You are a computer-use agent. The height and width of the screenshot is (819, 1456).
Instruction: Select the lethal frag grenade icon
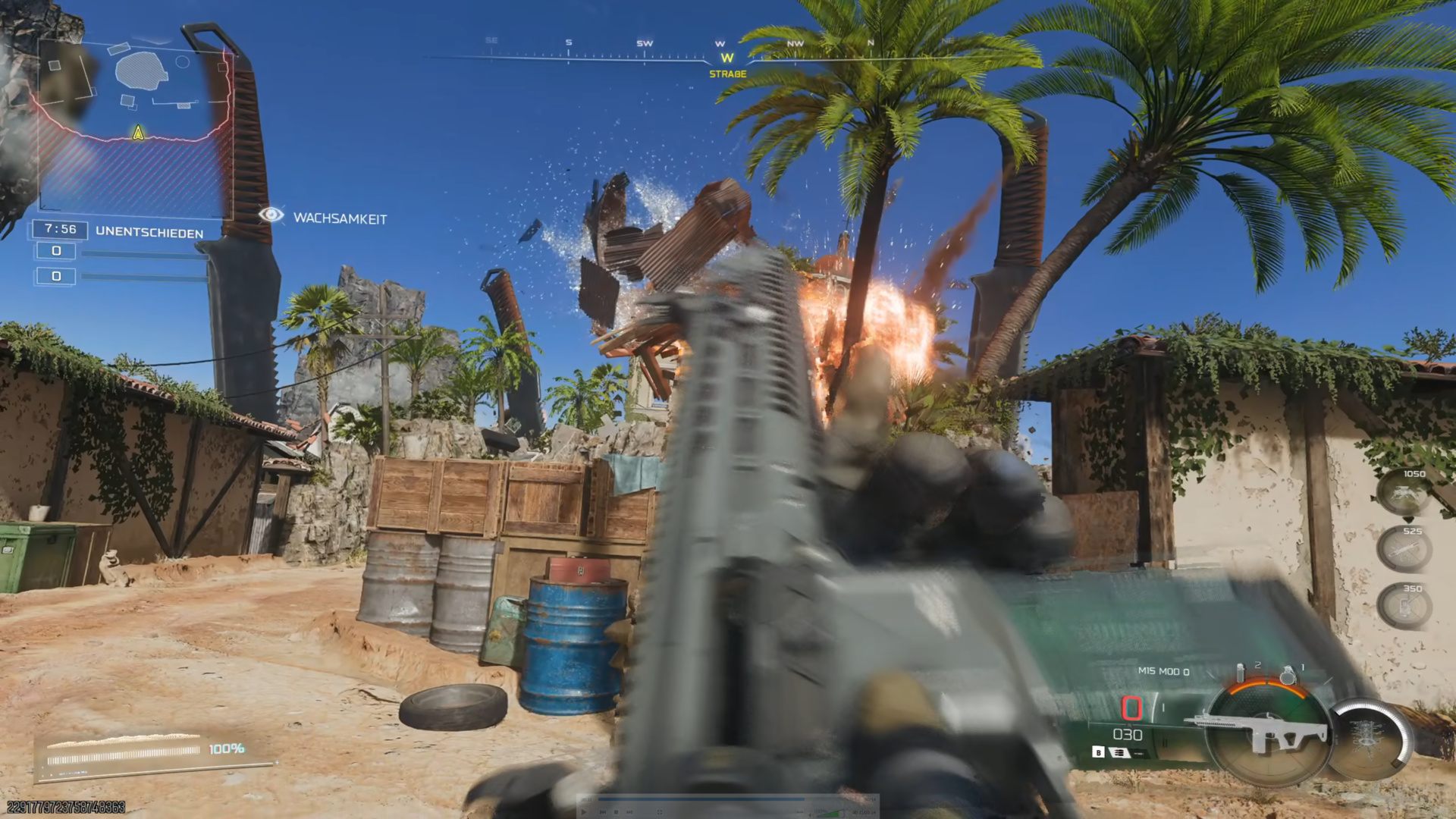click(1287, 674)
